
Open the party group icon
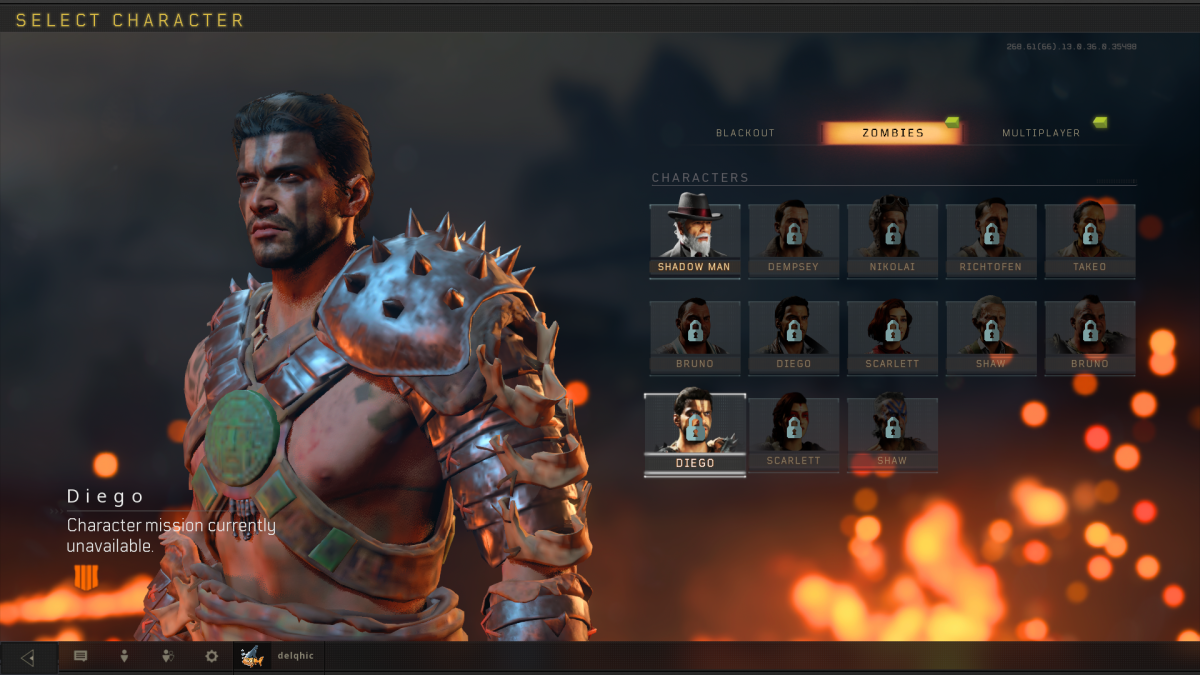point(168,657)
